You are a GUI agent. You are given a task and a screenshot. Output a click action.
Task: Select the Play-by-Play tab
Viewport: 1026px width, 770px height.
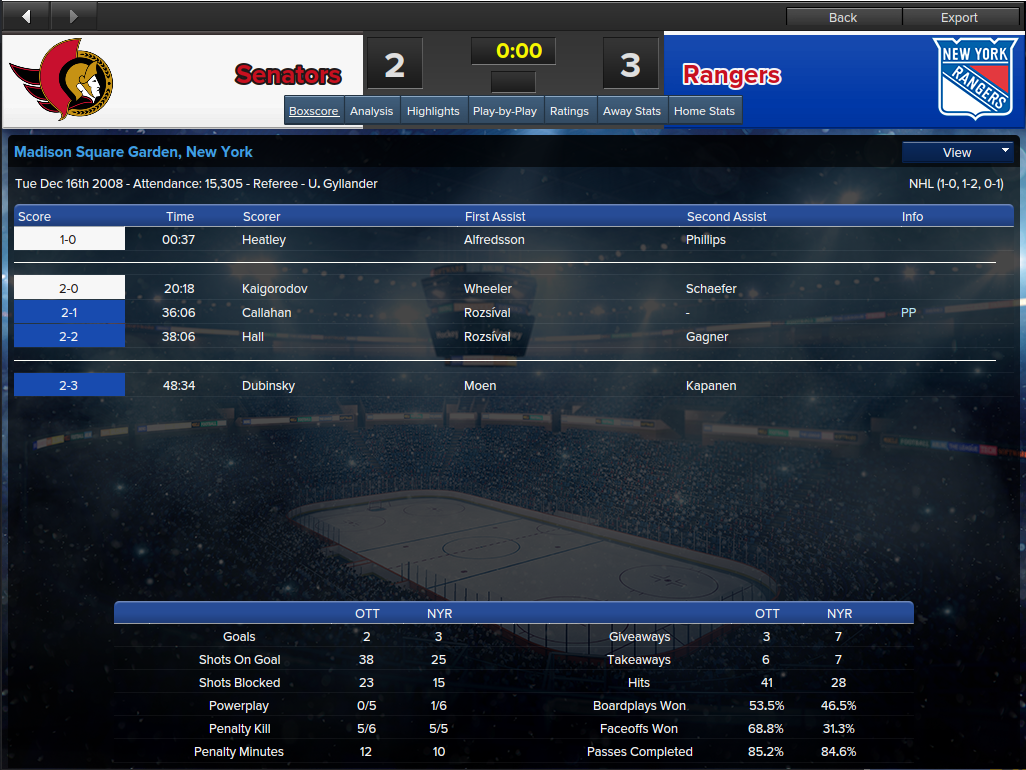click(x=505, y=111)
